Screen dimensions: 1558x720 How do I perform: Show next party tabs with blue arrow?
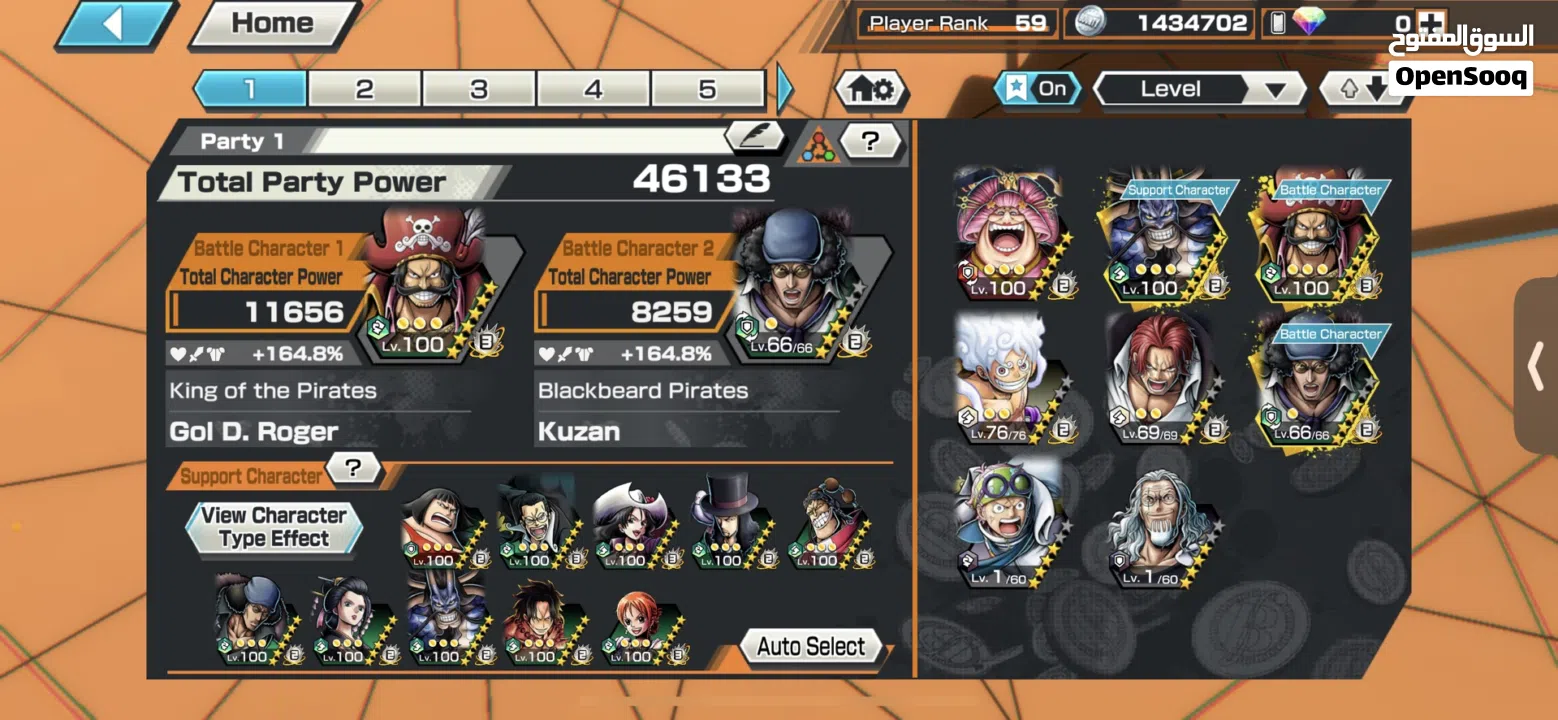tap(785, 89)
